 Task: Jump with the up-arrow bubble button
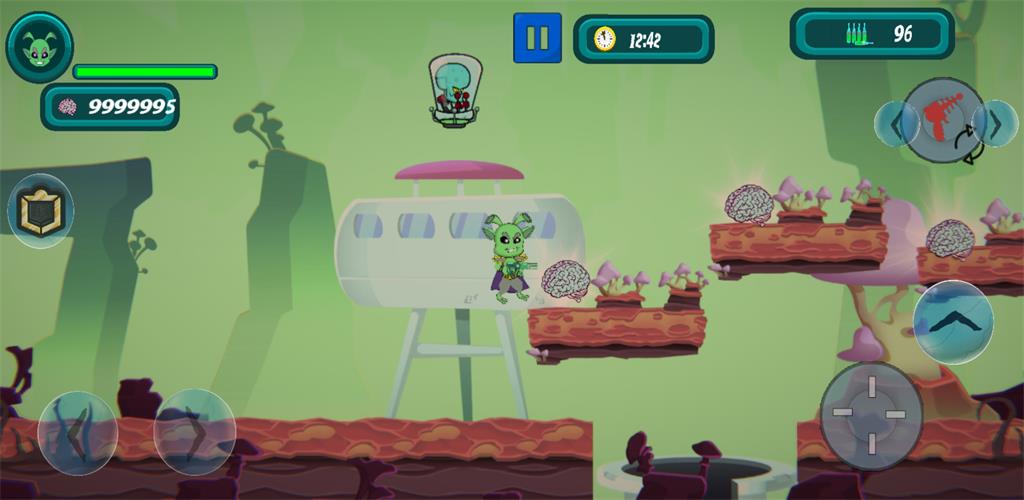(953, 322)
